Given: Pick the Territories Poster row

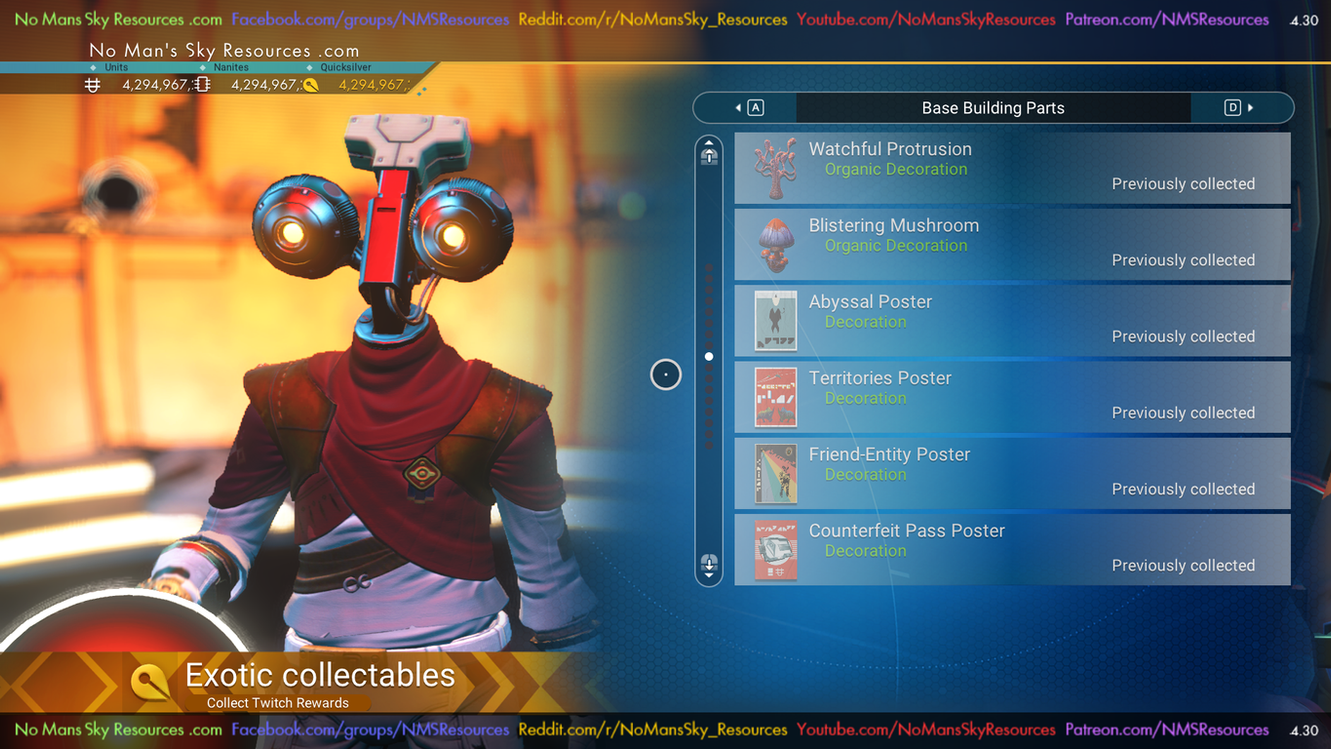Looking at the screenshot, I should [1012, 397].
